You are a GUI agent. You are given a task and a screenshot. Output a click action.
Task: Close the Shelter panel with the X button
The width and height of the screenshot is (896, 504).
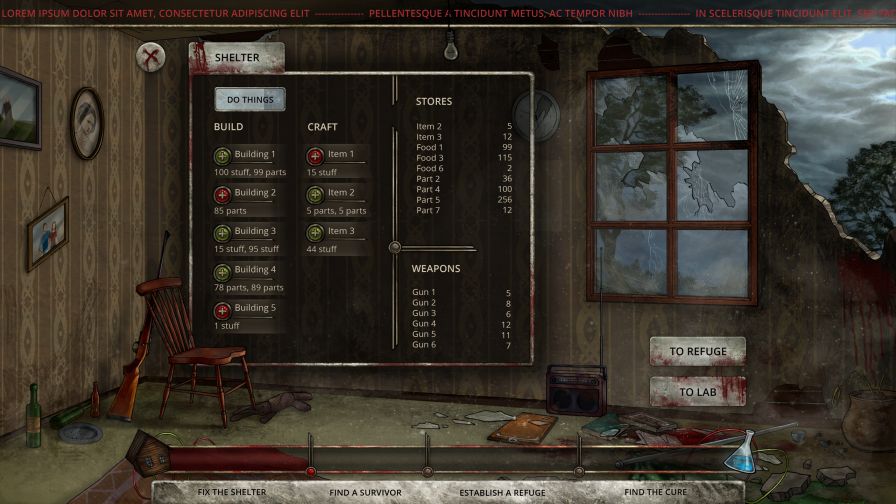tap(152, 57)
